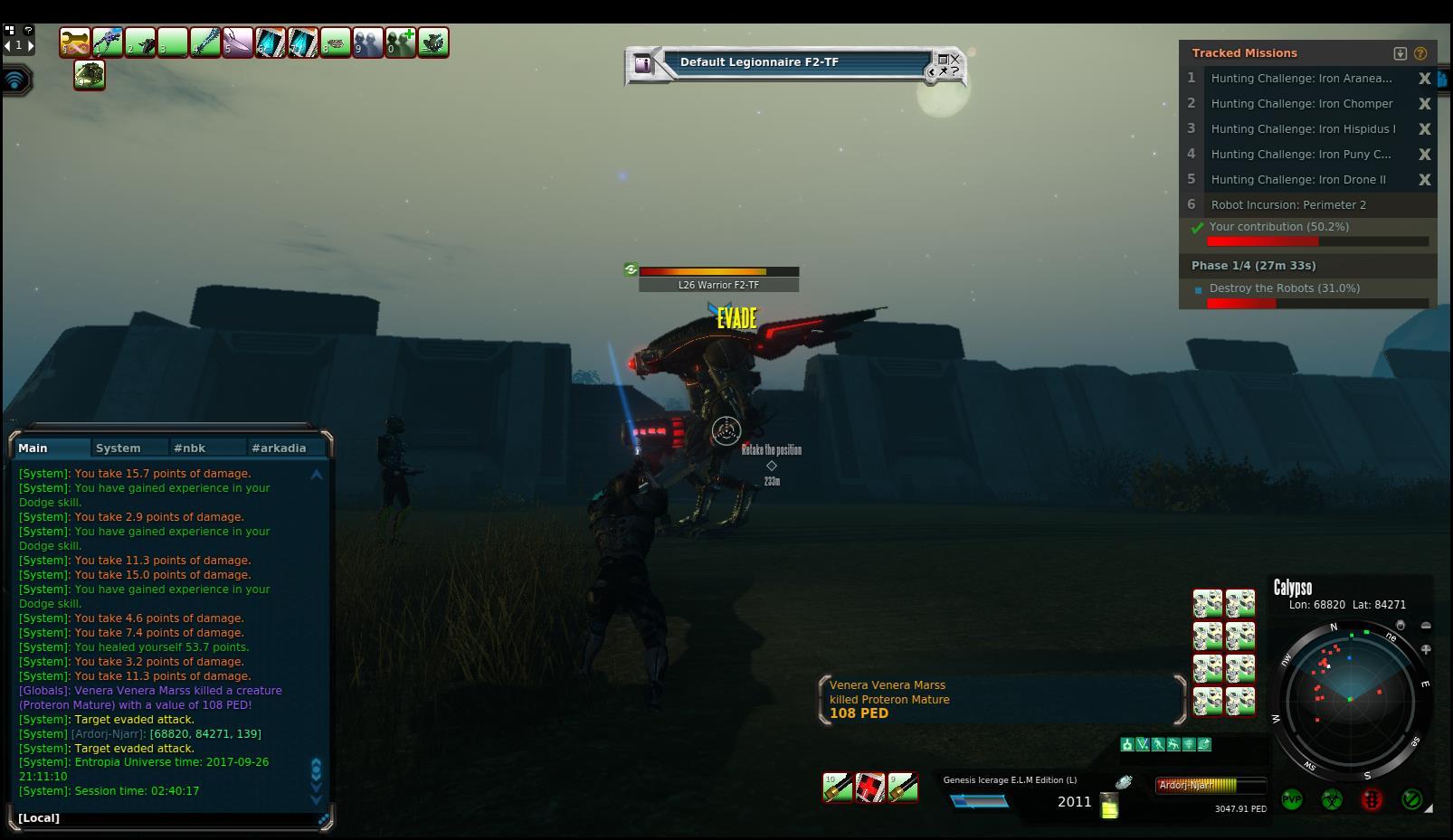Use the sword weapon in hotbar slot 4
This screenshot has height=840, width=1453.
point(205,42)
